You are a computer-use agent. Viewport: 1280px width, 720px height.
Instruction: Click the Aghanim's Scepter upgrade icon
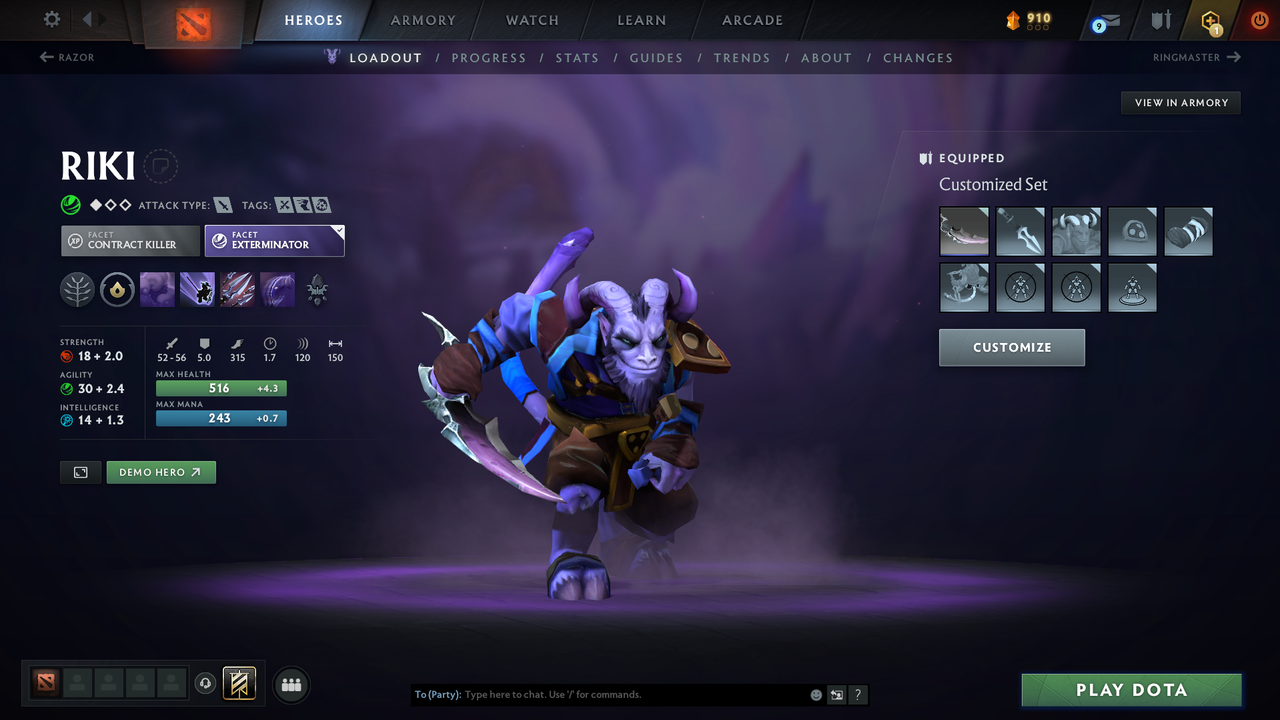(317, 290)
